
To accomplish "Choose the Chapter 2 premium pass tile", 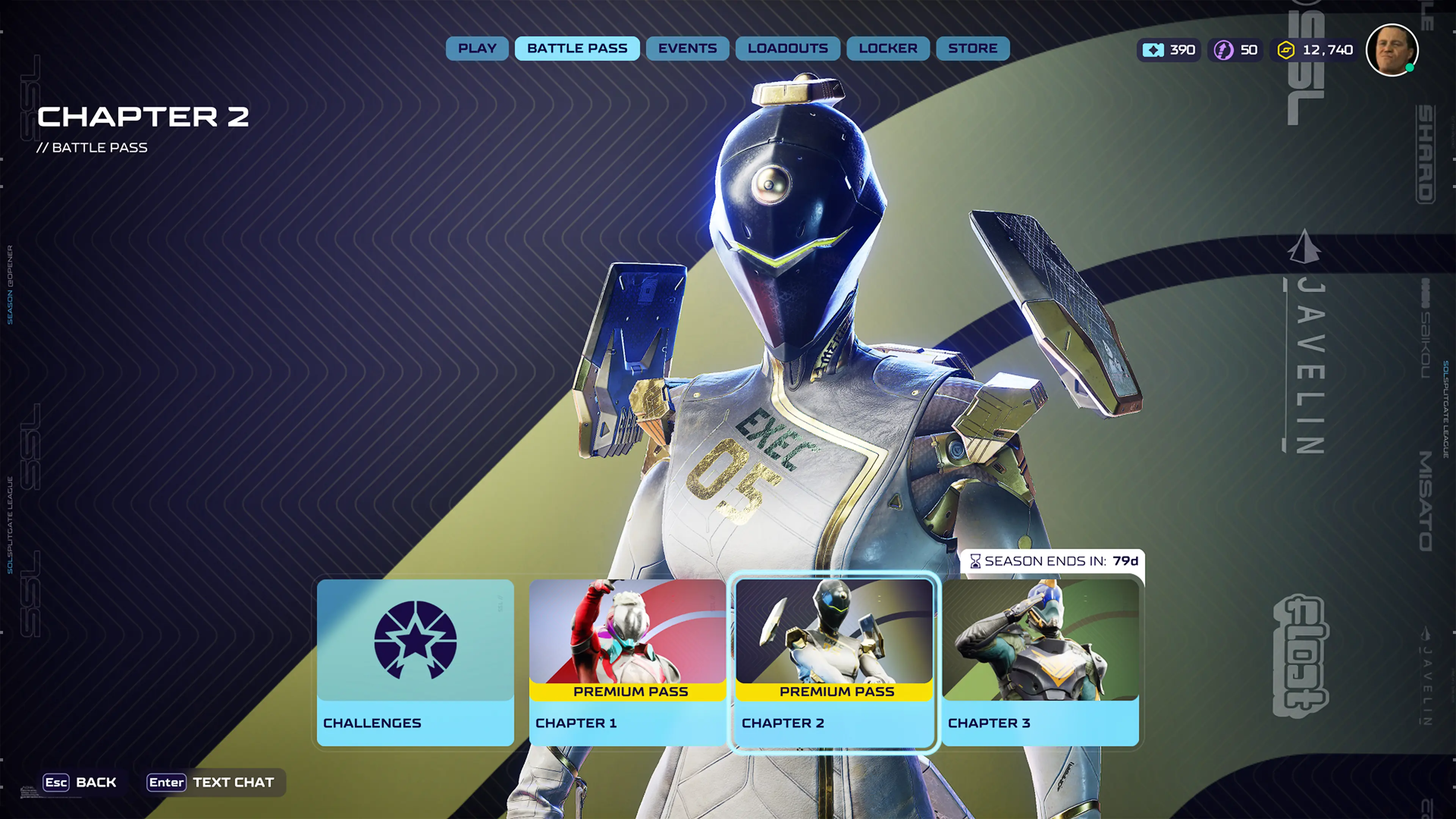I will click(834, 662).
